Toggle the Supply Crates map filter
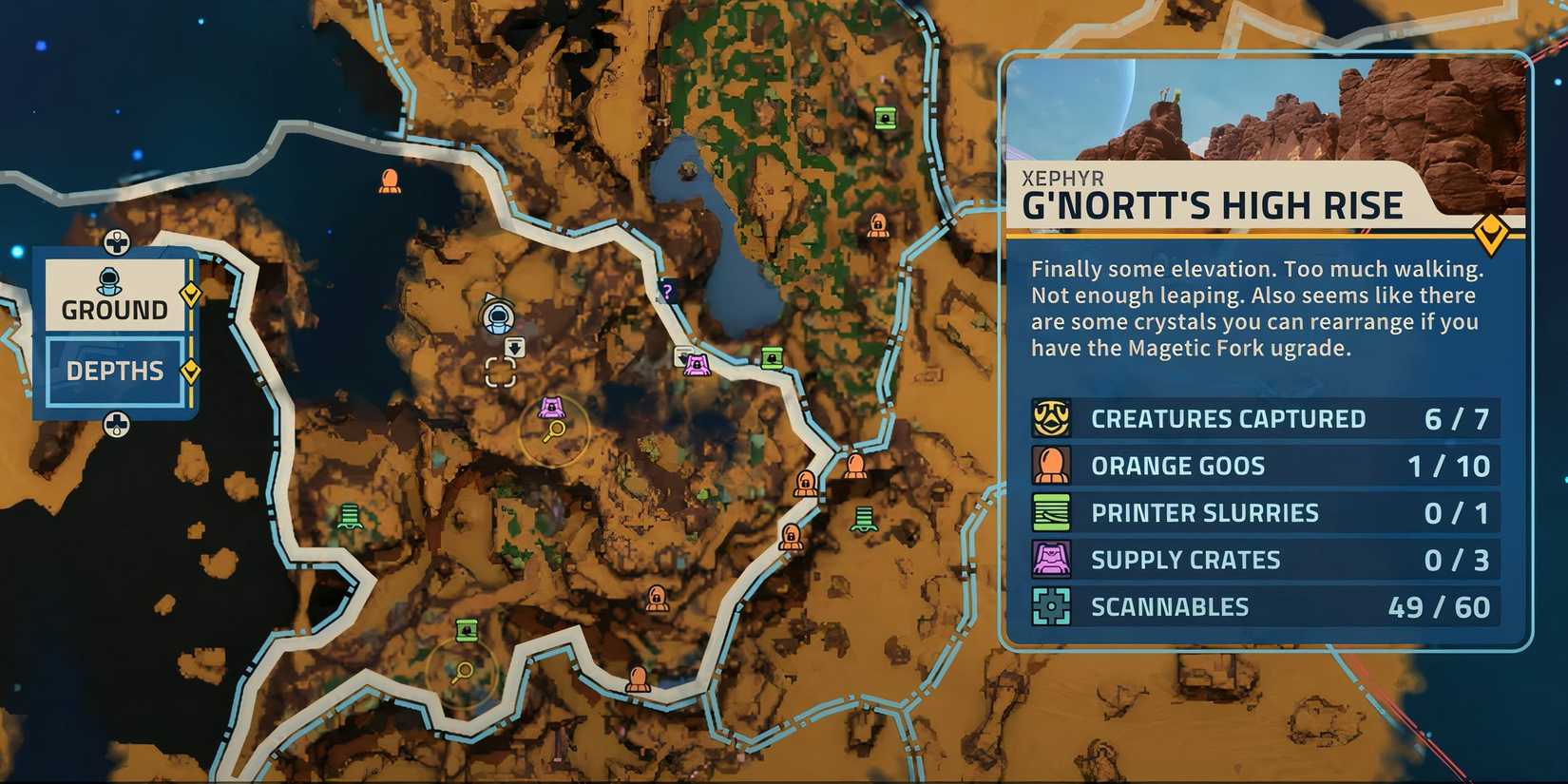Image resolution: width=1568 pixels, height=784 pixels. click(x=1051, y=559)
